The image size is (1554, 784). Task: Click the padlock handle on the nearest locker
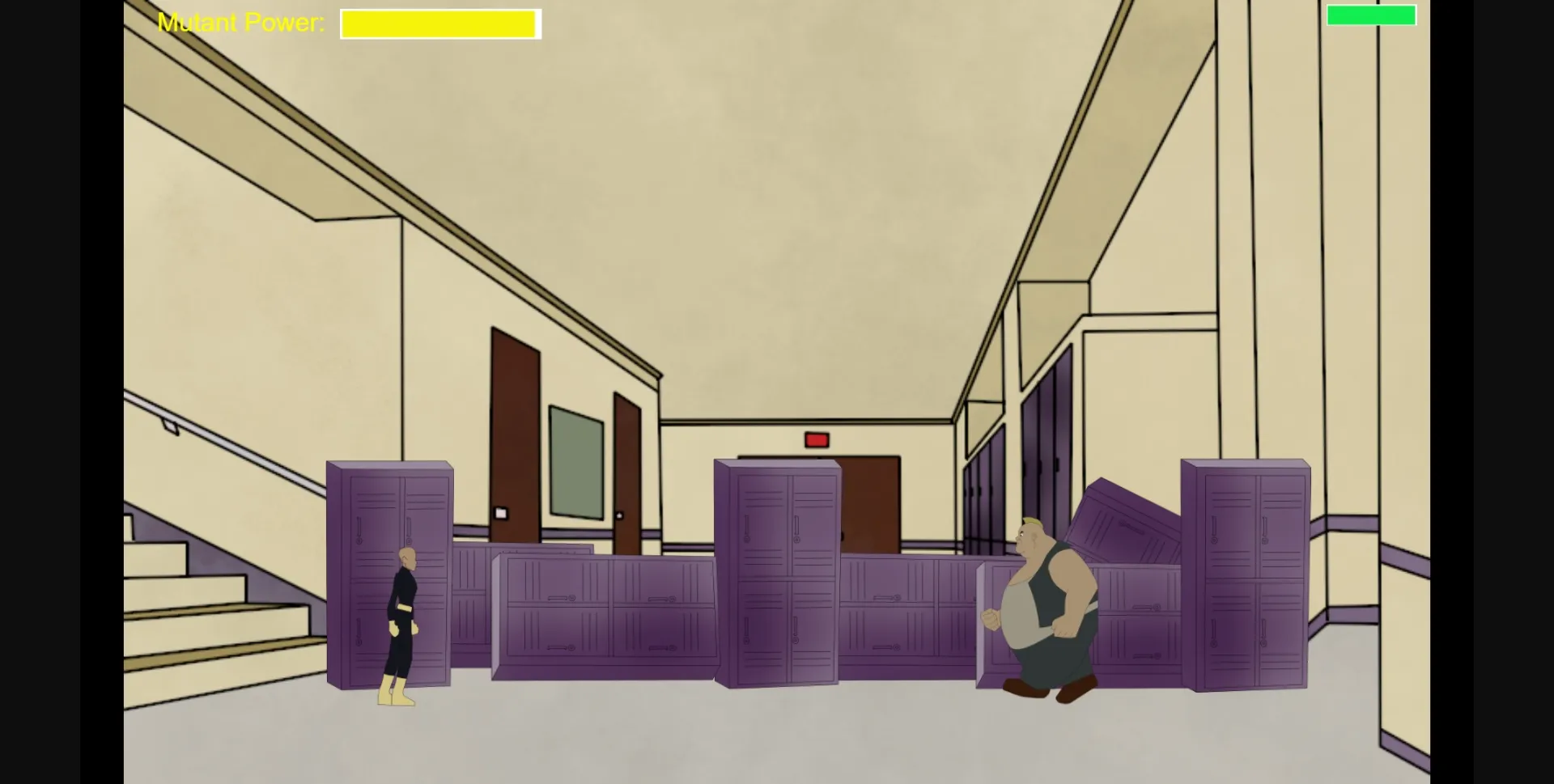pos(359,539)
